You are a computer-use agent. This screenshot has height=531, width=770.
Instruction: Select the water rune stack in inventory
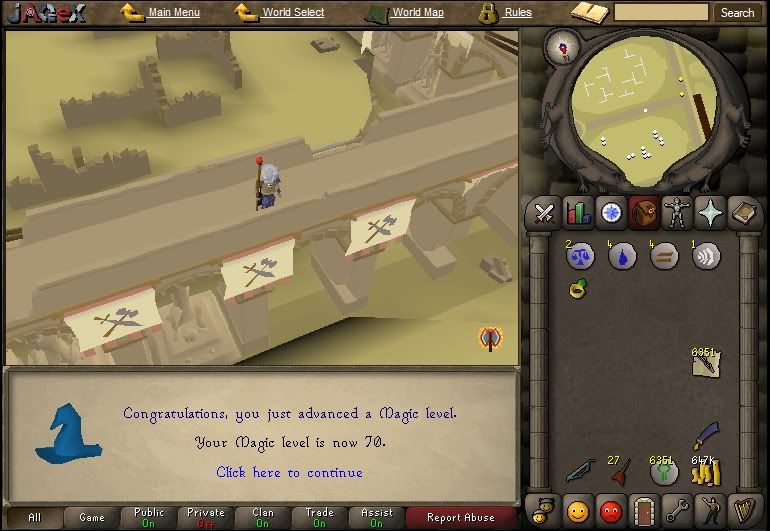click(622, 257)
